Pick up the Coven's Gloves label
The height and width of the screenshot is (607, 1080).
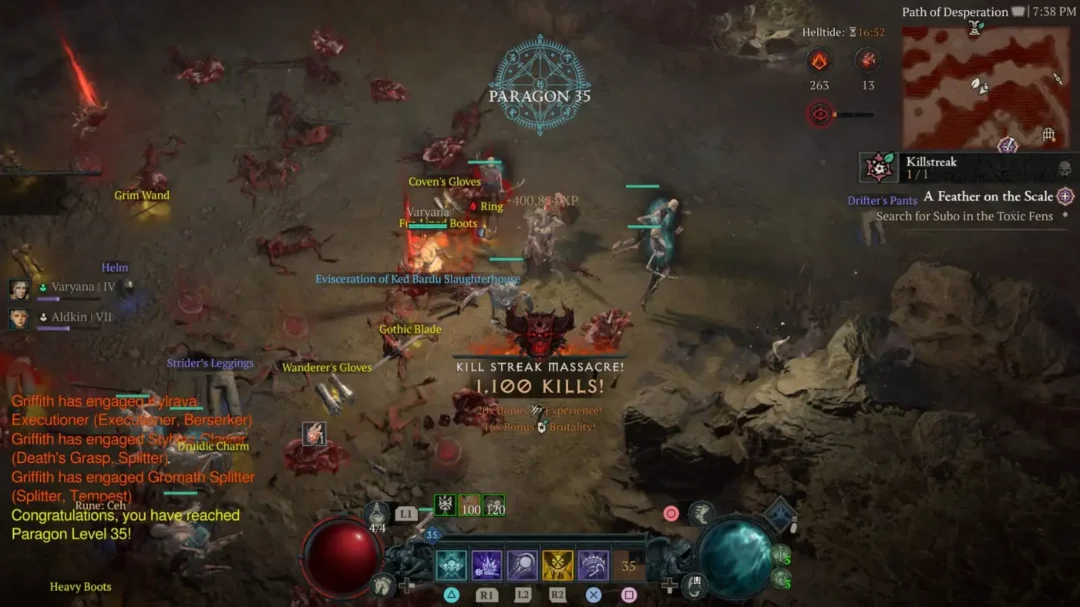click(444, 182)
